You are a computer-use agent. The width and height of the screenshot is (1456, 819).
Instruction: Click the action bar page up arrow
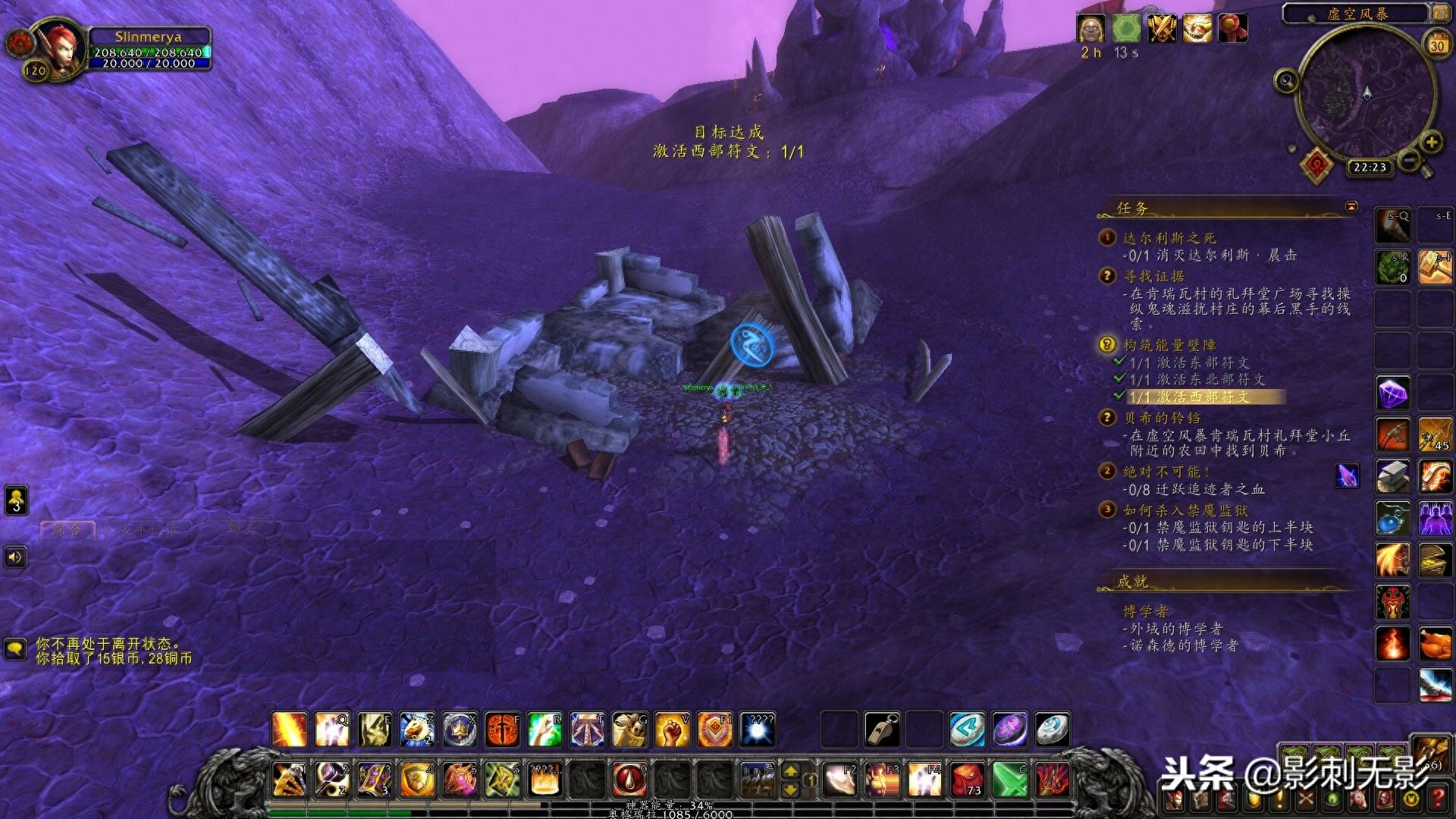(790, 771)
